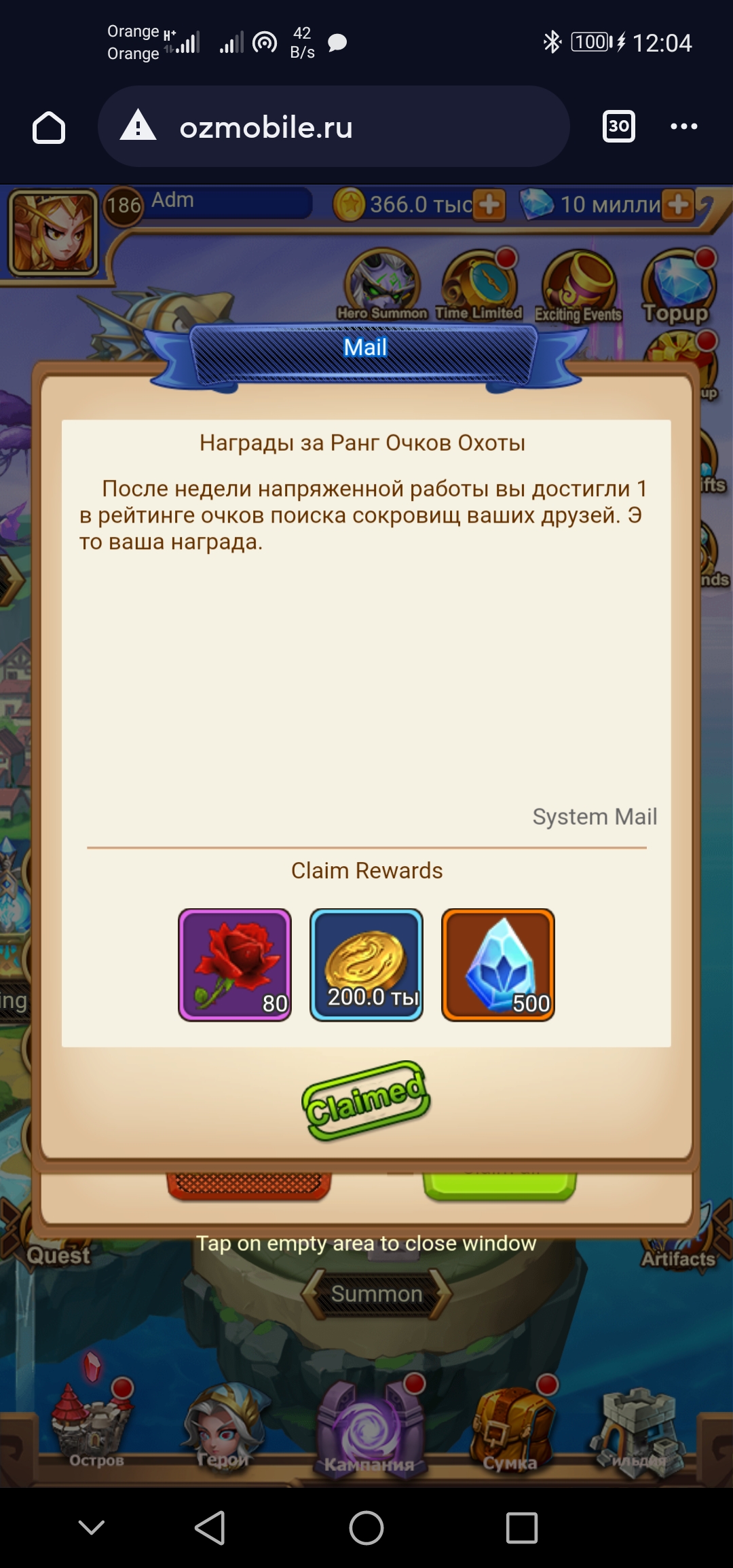Open the Artifacts menu
Viewport: 733px width, 1568px height.
click(x=678, y=1257)
